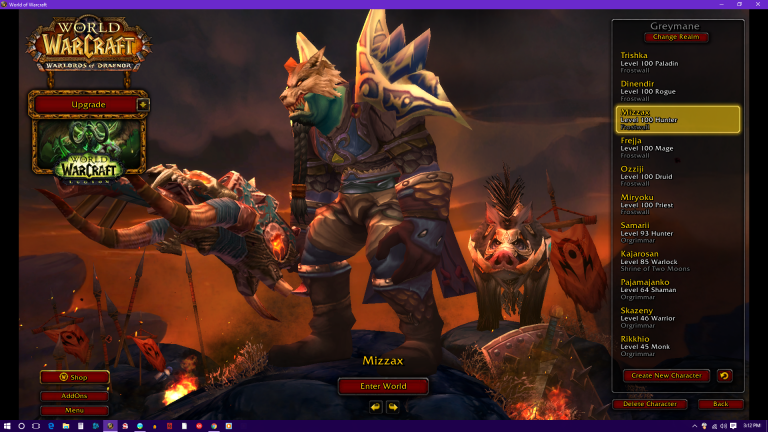The width and height of the screenshot is (768, 432).
Task: Enter World with Mizzax
Action: [383, 386]
